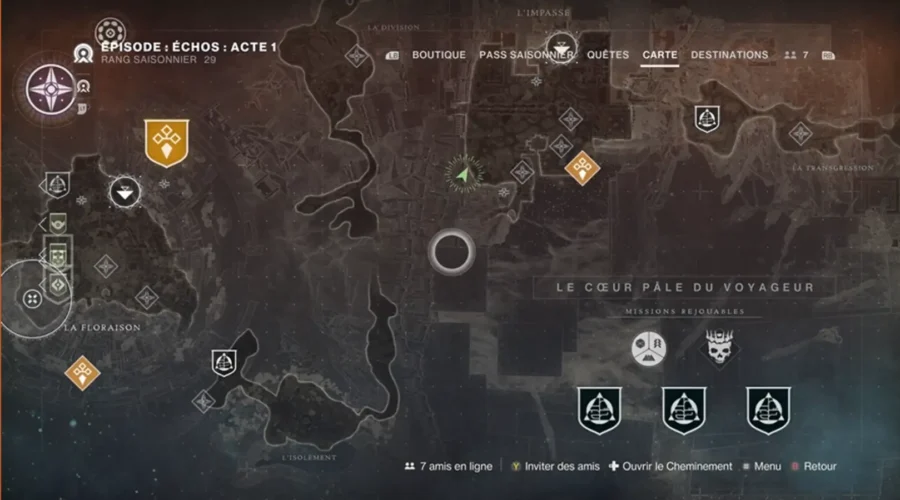Switch to the Pass Saisonnier tab
This screenshot has width=900, height=500.
[526, 55]
